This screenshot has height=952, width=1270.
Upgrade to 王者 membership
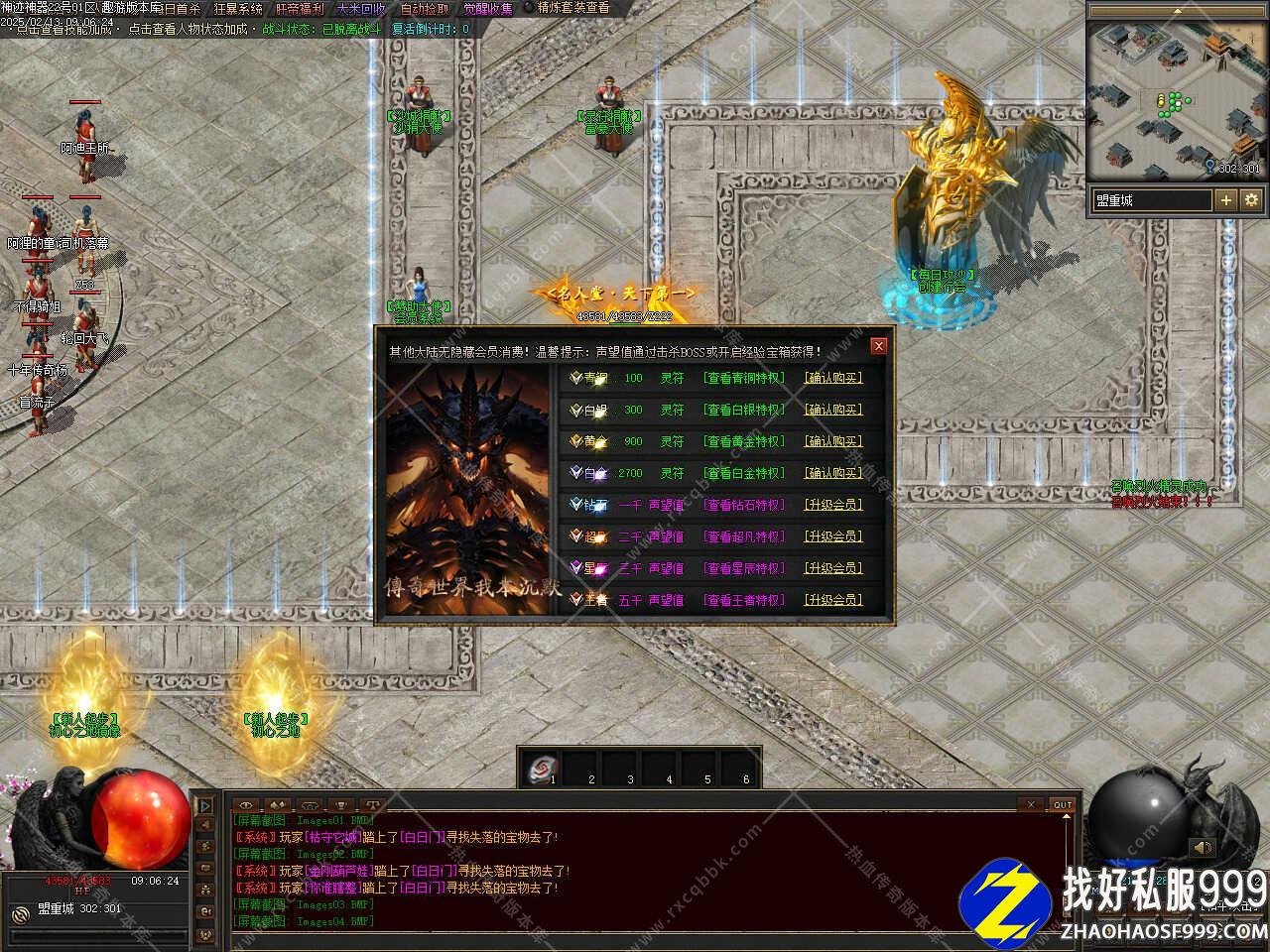(832, 600)
